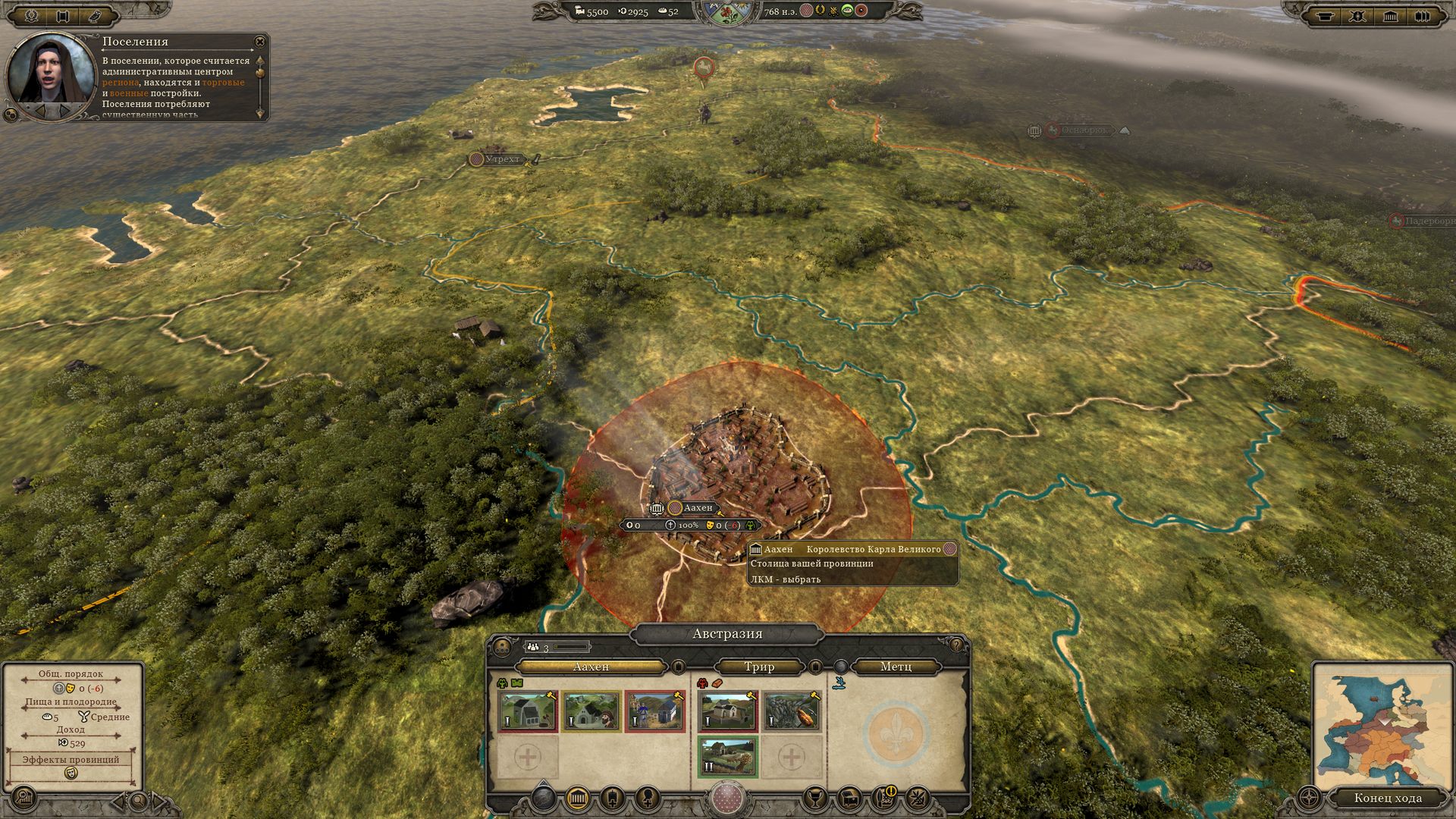Open the crossed swords shield menu
This screenshot has width=1456, height=819.
pyautogui.click(x=1357, y=15)
